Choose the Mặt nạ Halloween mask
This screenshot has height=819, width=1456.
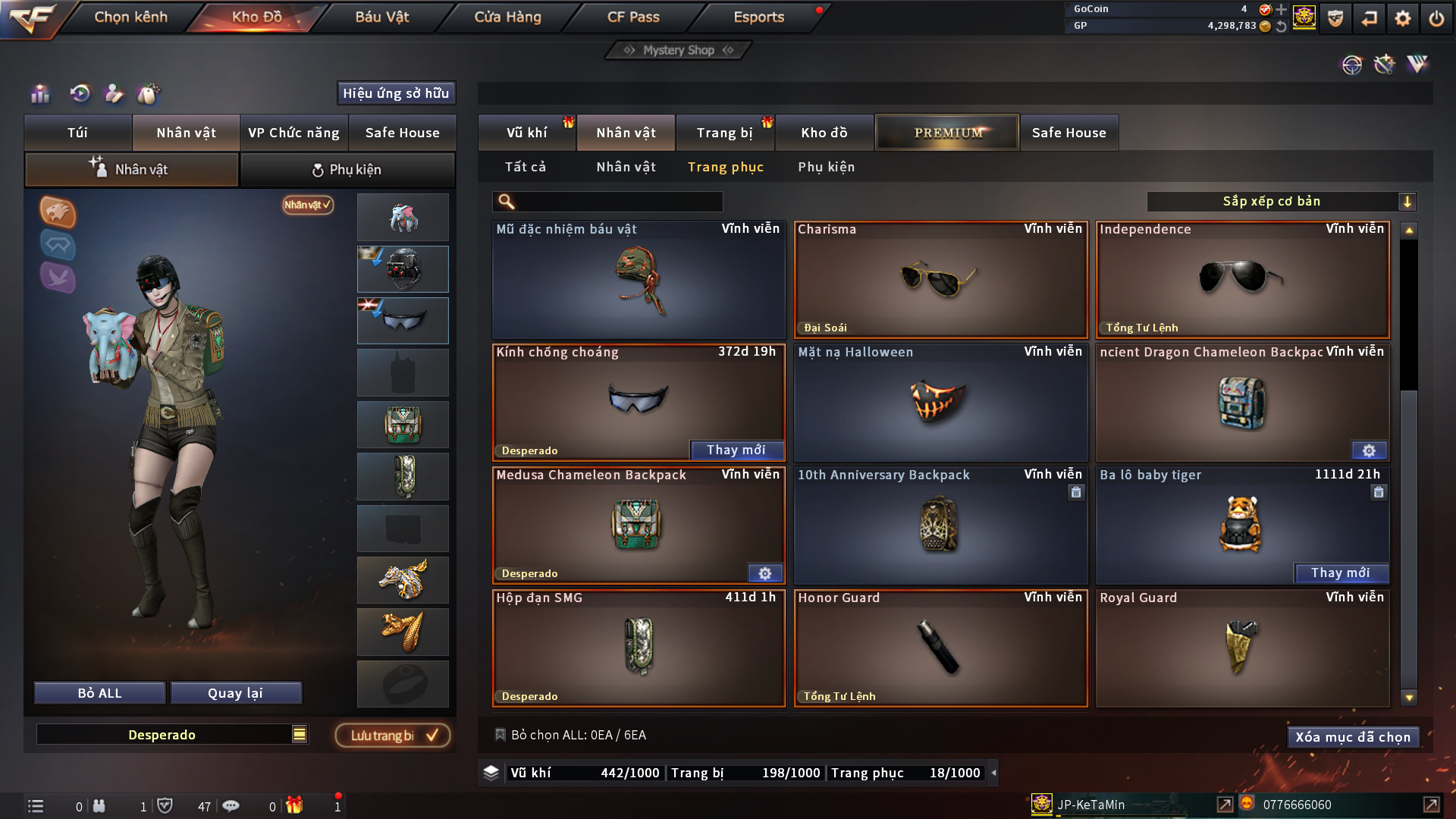(940, 403)
